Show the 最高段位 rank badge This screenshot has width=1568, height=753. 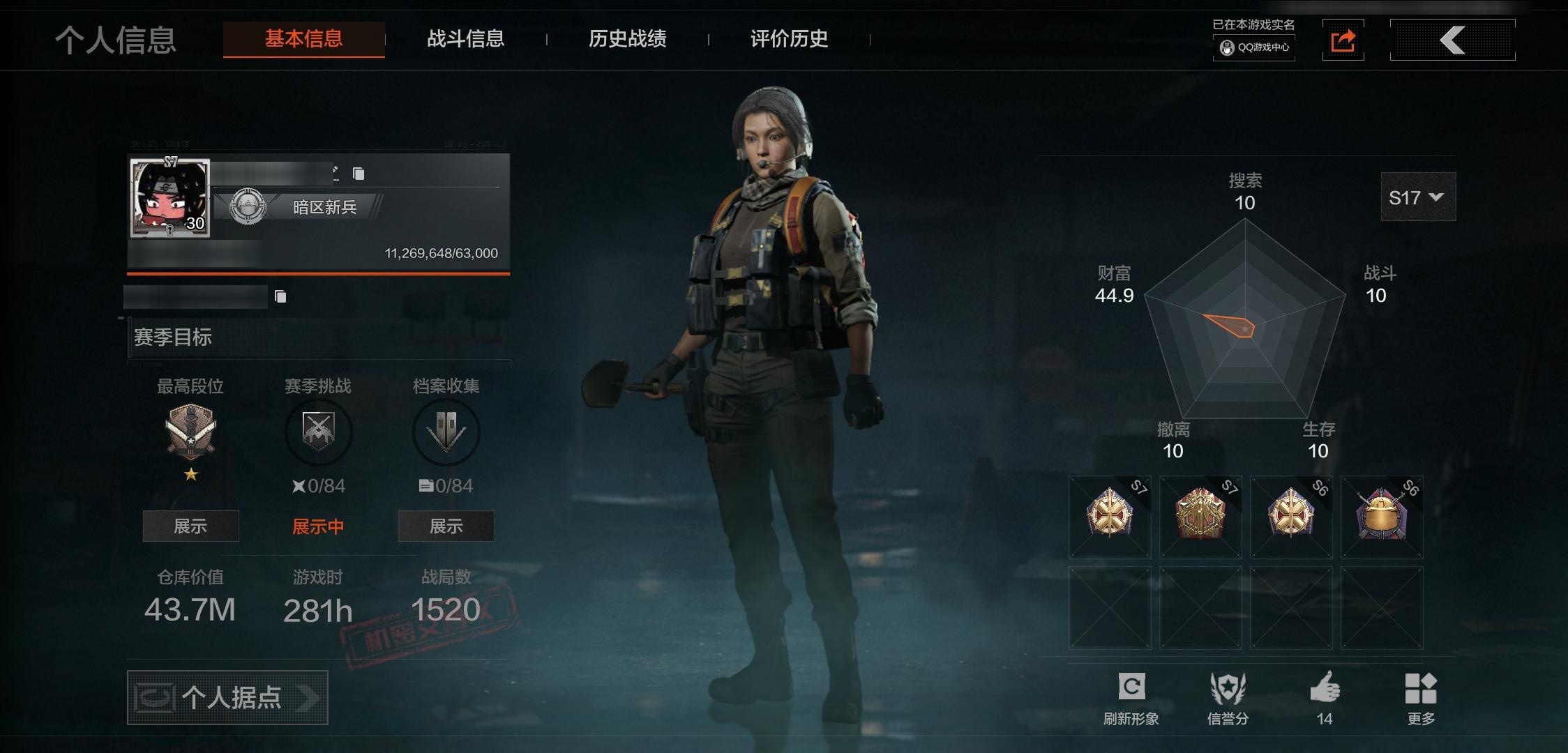[190, 526]
